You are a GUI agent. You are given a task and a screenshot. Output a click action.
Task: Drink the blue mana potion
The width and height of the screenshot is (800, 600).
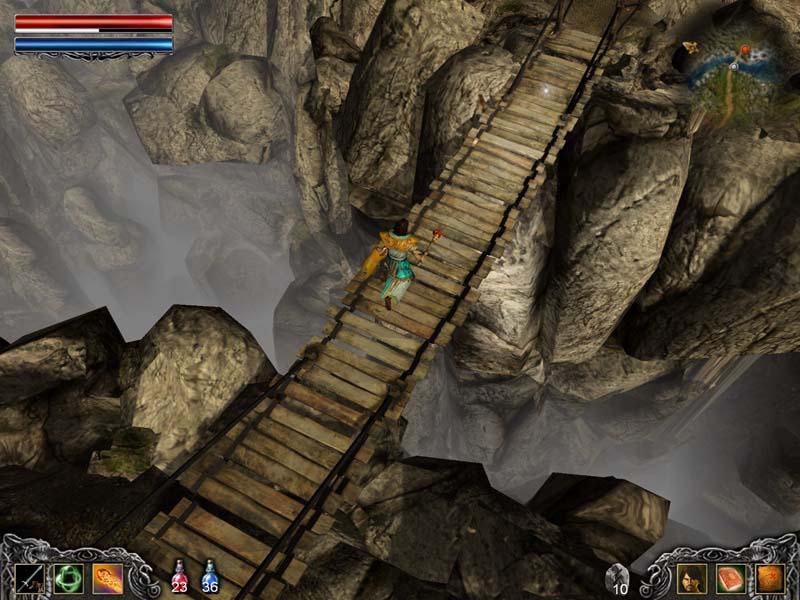210,577
